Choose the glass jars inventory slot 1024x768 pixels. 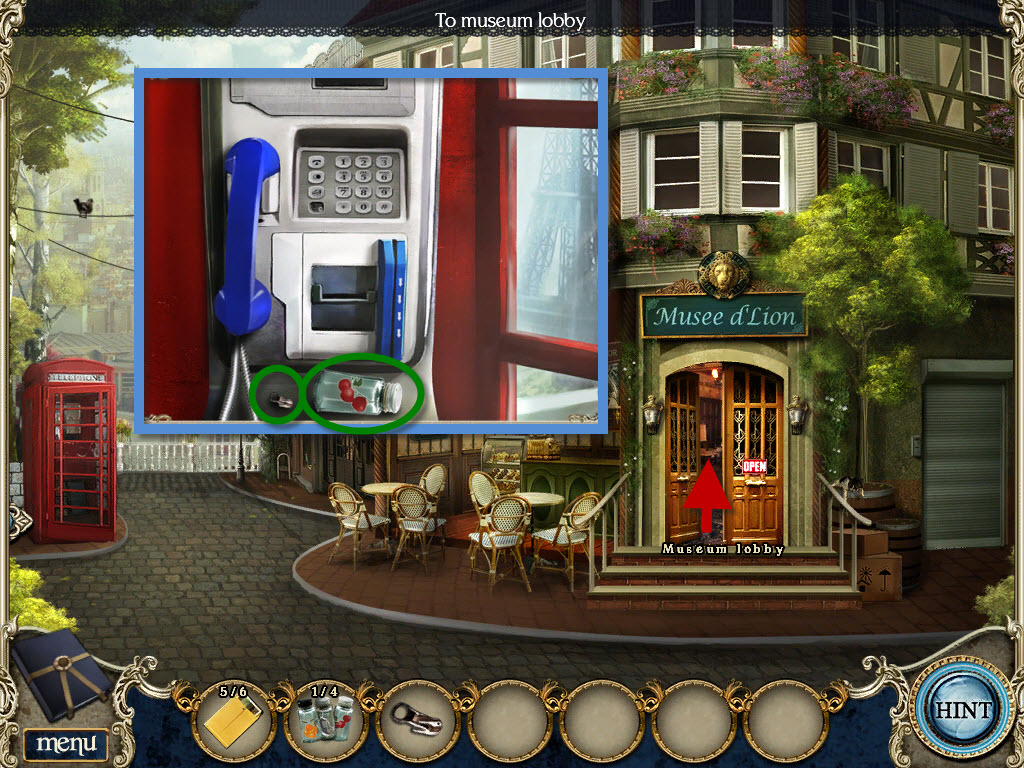pos(325,721)
